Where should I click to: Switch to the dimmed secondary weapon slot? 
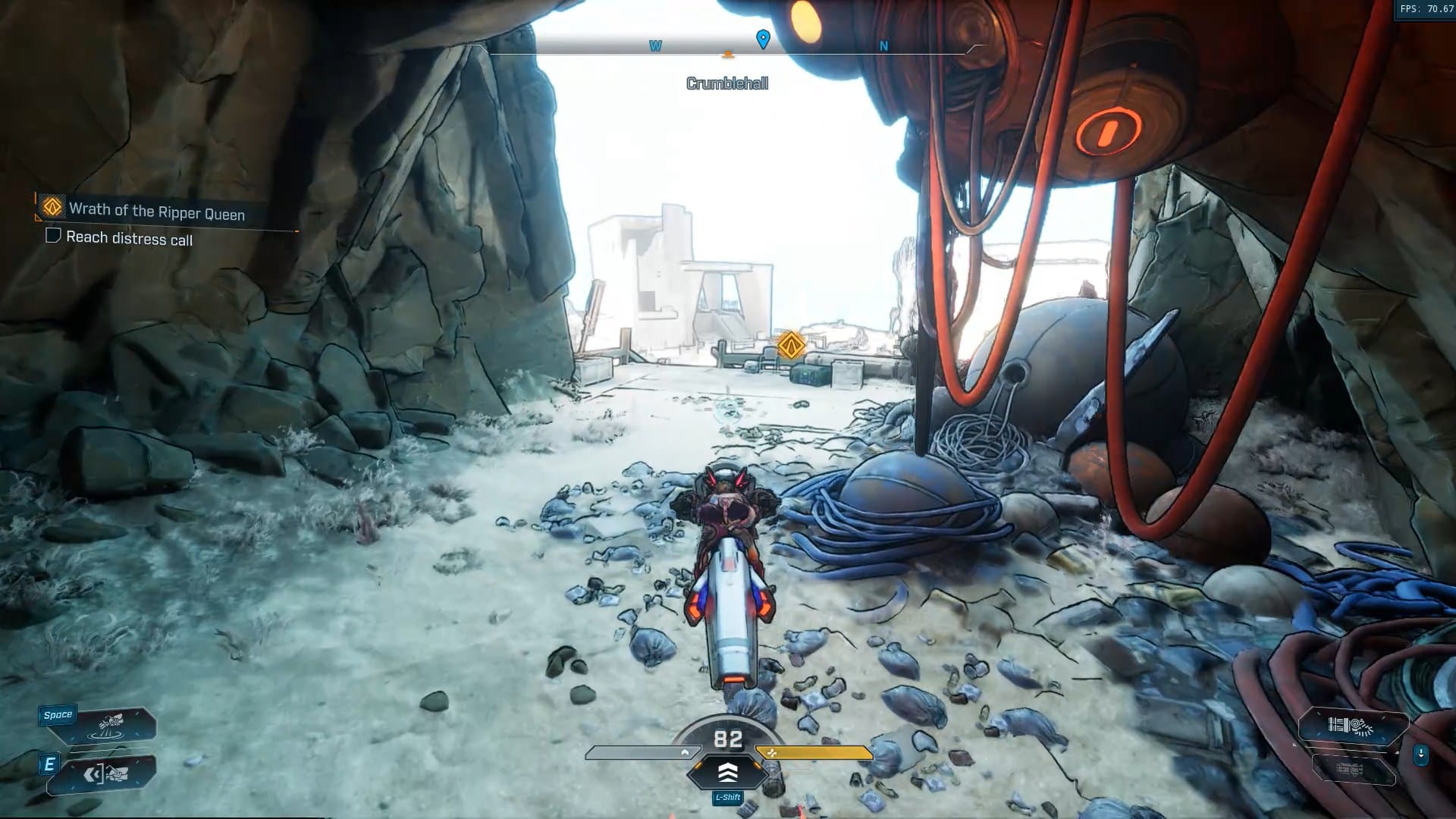(1353, 770)
